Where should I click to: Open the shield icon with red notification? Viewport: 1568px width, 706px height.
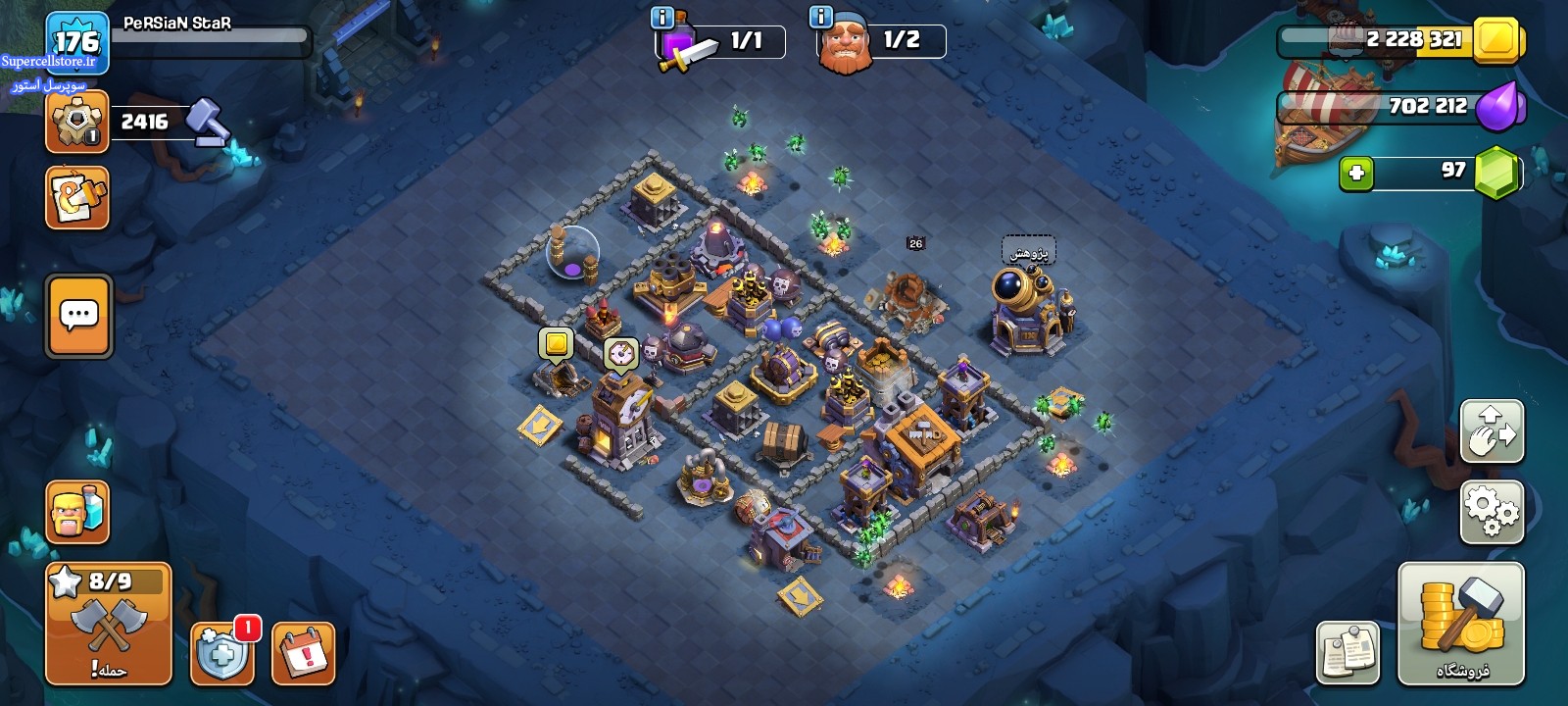pos(222,653)
